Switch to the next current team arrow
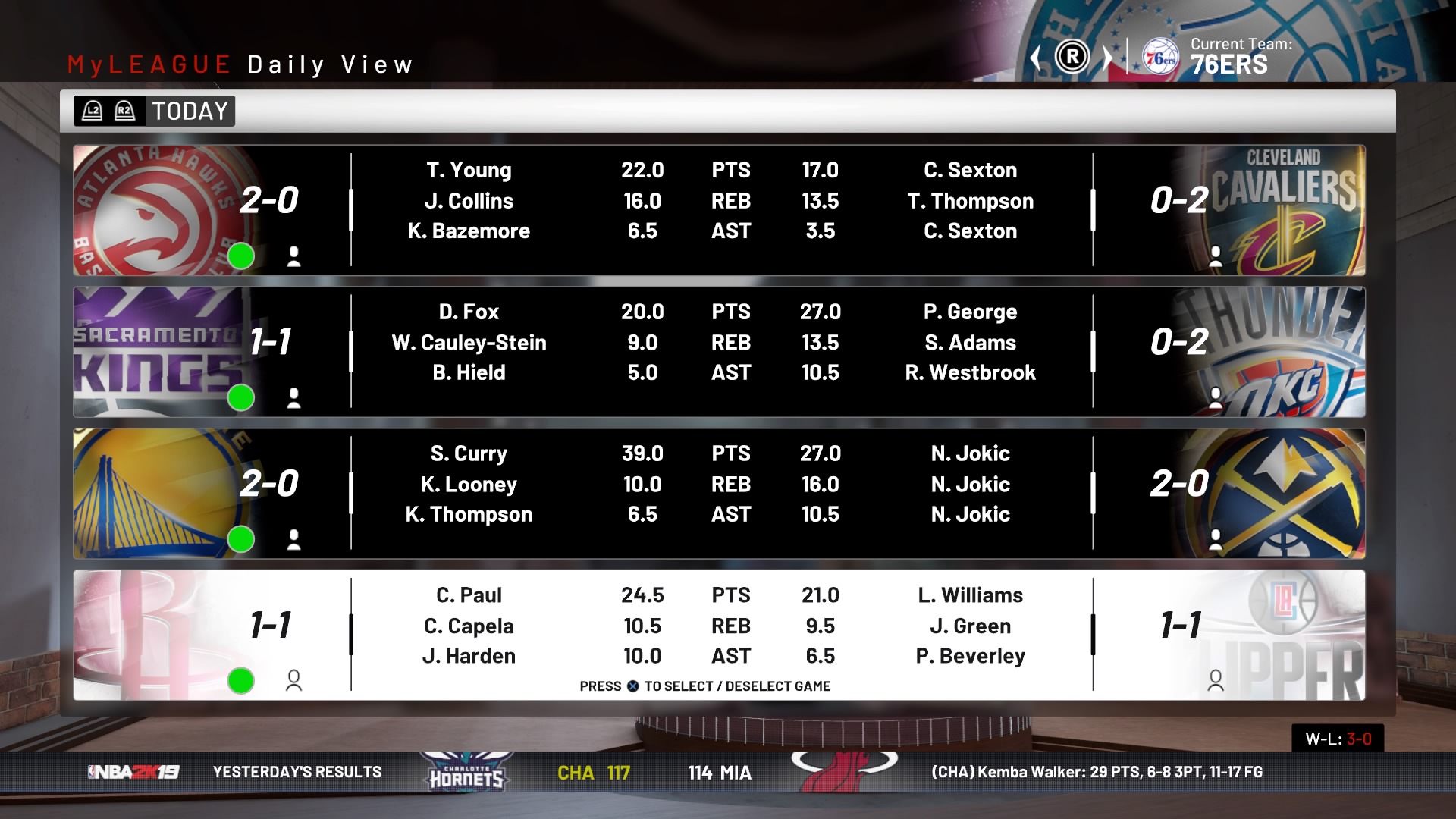1456x819 pixels. tap(1107, 58)
